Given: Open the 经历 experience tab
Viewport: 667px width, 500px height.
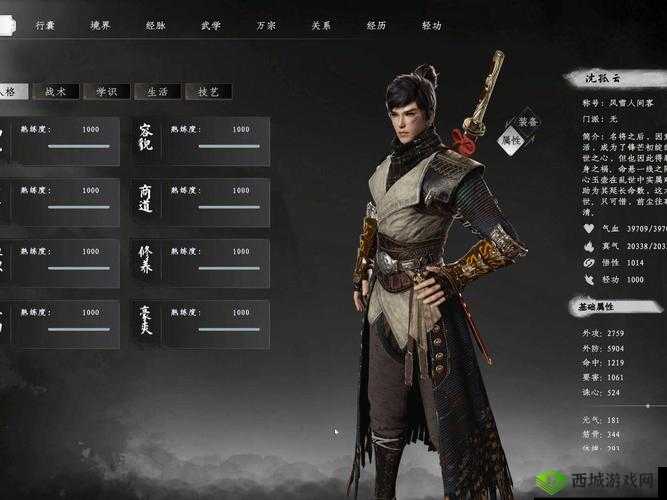Looking at the screenshot, I should coord(376,25).
